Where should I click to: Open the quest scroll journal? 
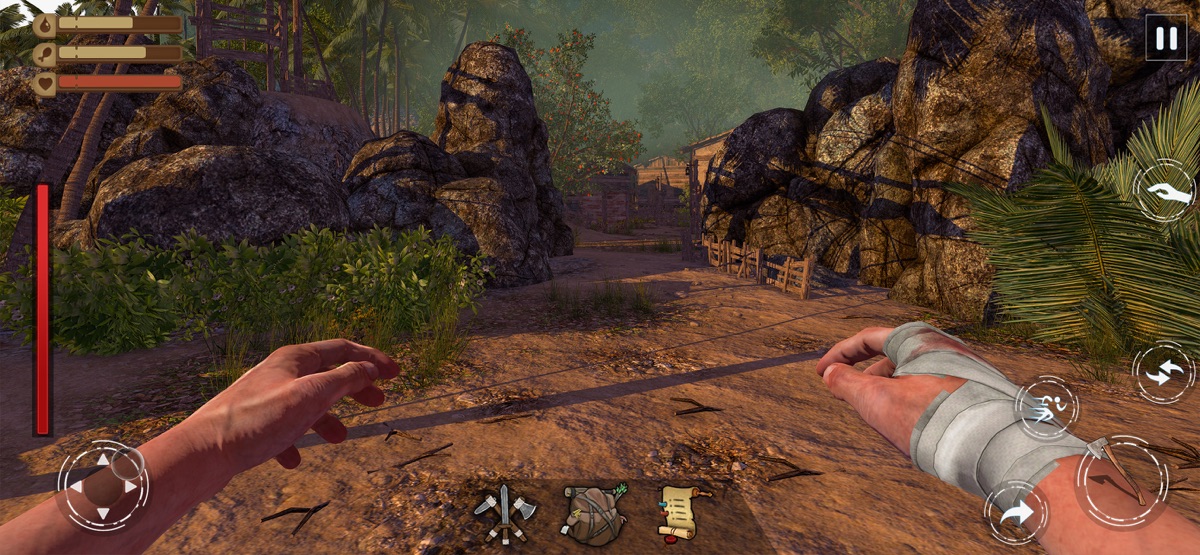[x=682, y=510]
